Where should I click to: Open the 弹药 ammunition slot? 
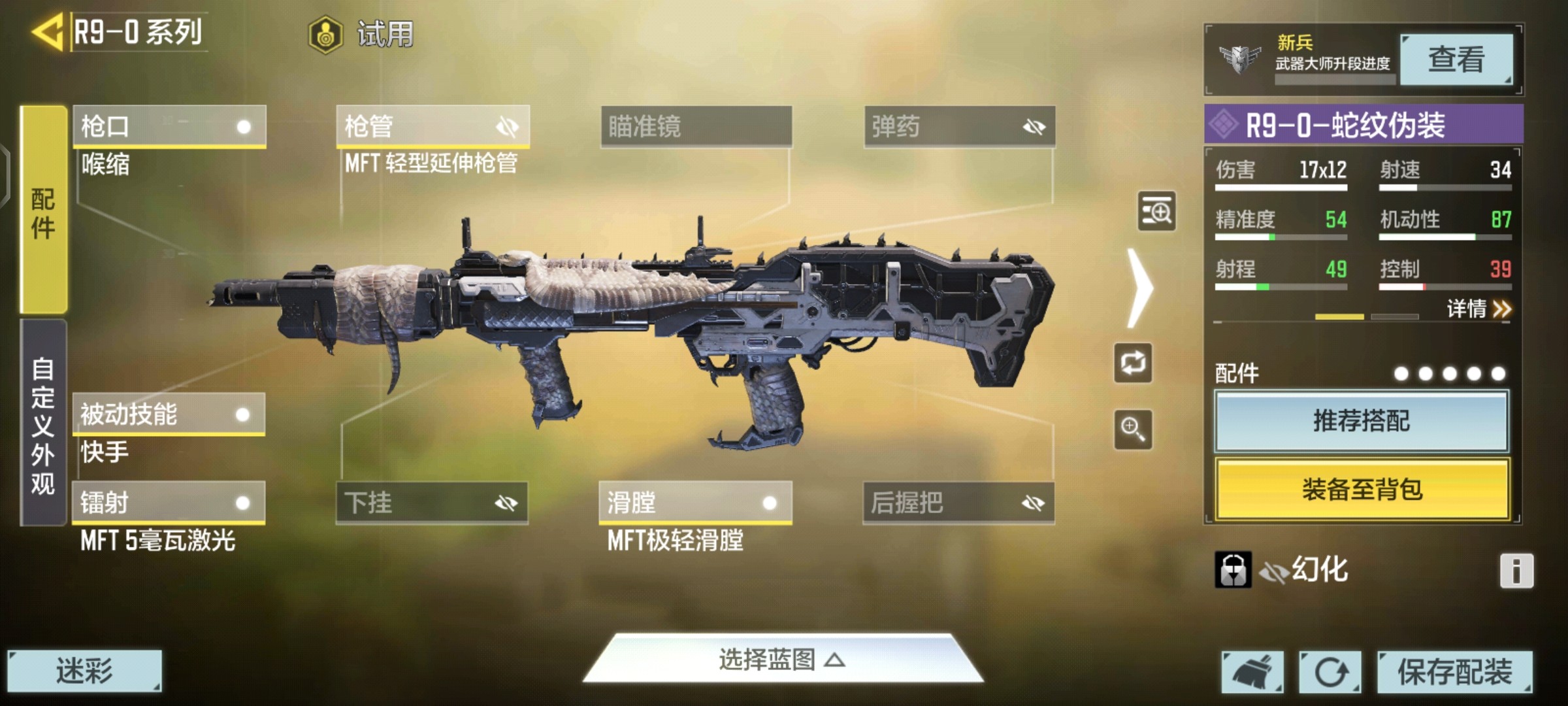coord(959,126)
